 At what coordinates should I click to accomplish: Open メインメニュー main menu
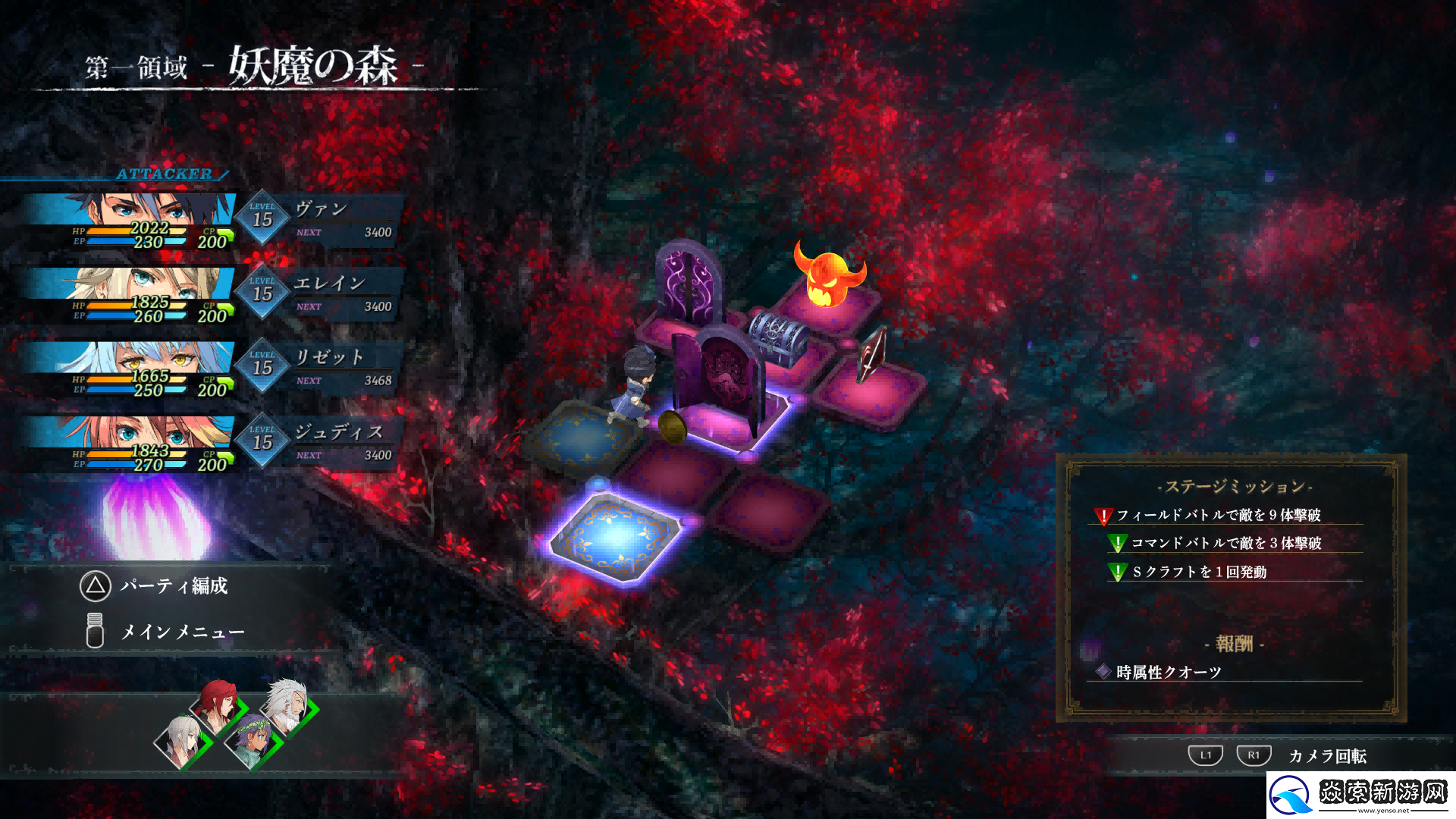pos(165,631)
